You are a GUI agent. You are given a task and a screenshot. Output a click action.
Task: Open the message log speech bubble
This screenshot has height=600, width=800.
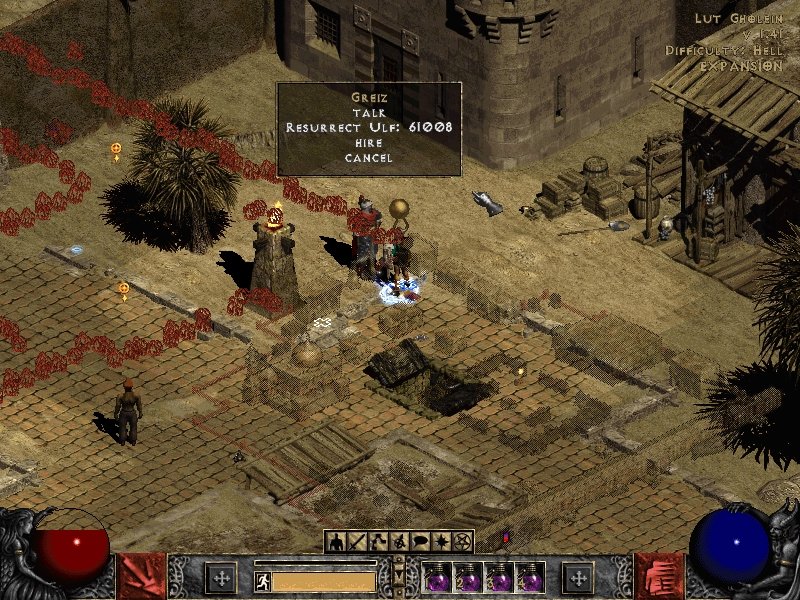click(x=420, y=541)
